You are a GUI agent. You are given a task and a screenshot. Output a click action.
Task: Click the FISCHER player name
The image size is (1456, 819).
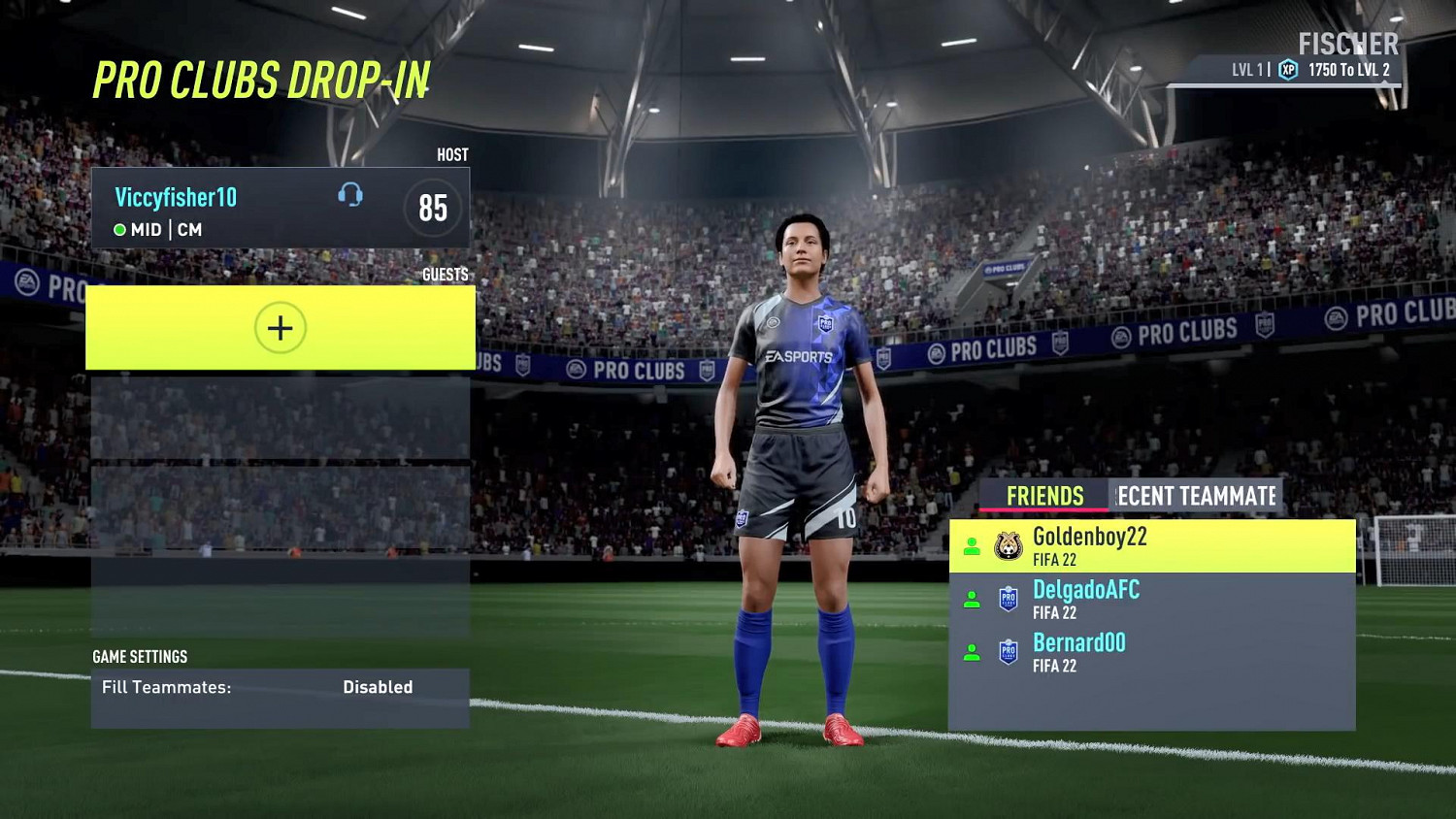[1347, 44]
